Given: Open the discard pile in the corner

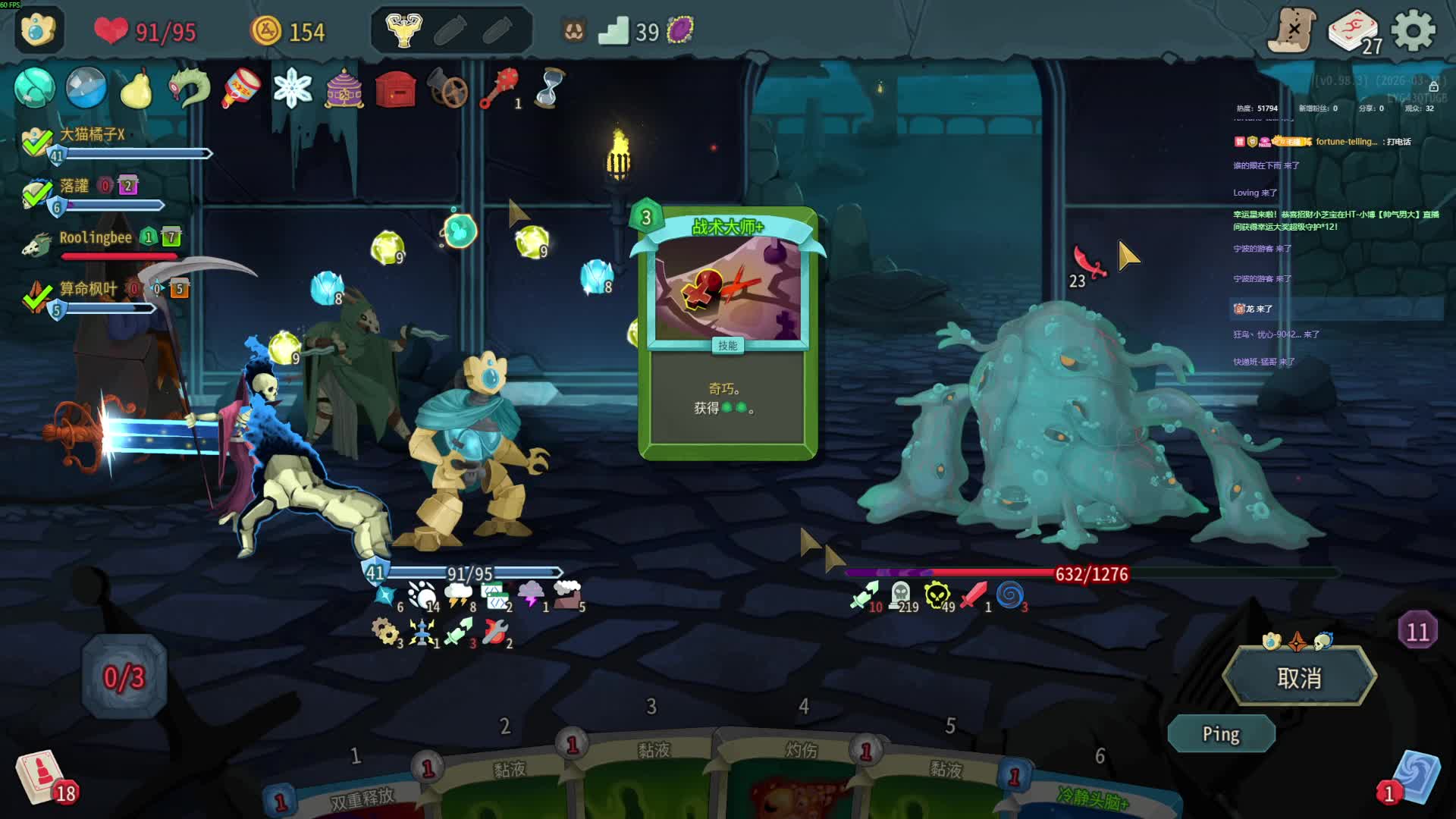Looking at the screenshot, I should [x=1413, y=777].
